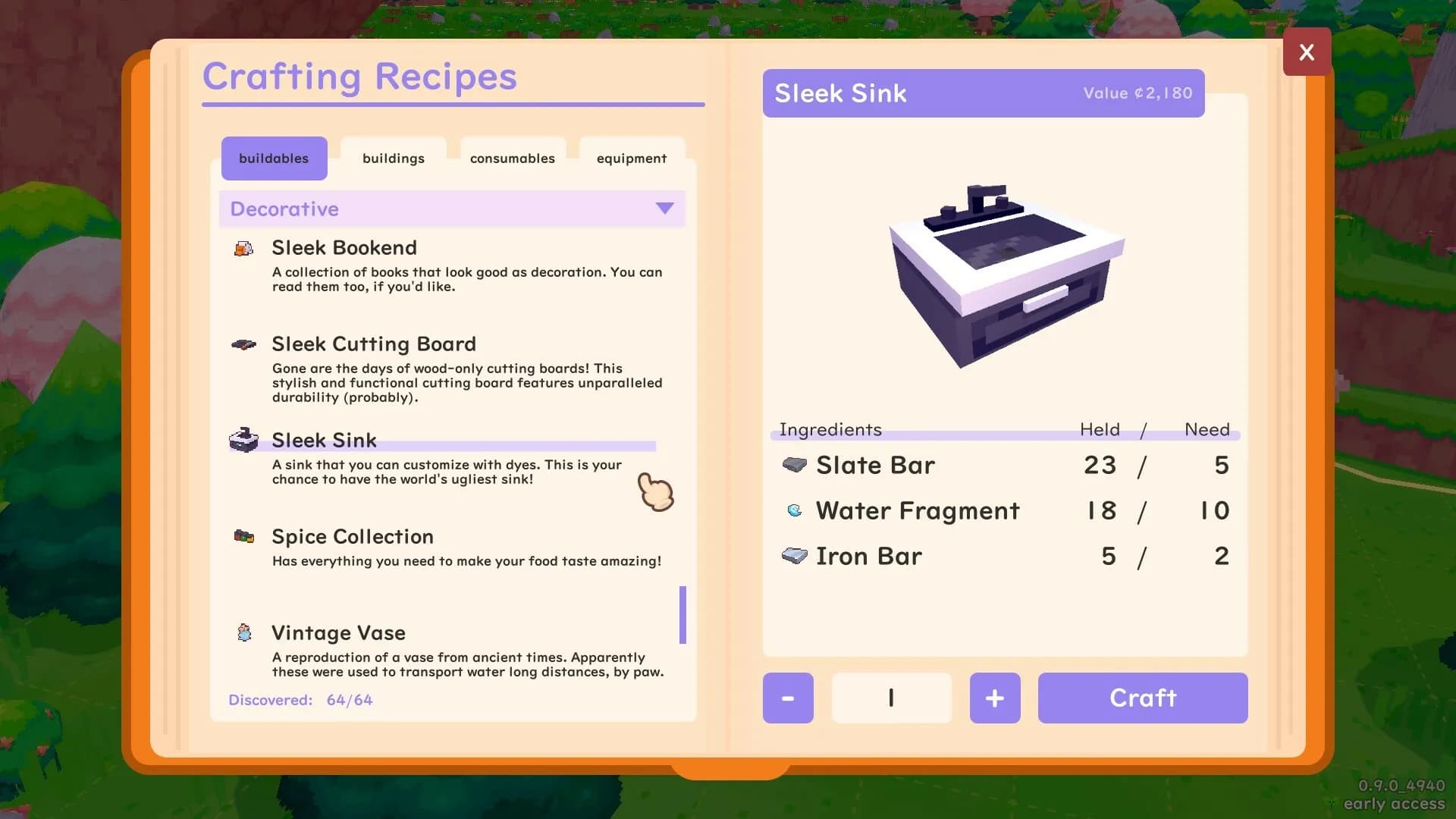Select the Vintage Vase icon
This screenshot has width=1456, height=819.
click(x=244, y=632)
